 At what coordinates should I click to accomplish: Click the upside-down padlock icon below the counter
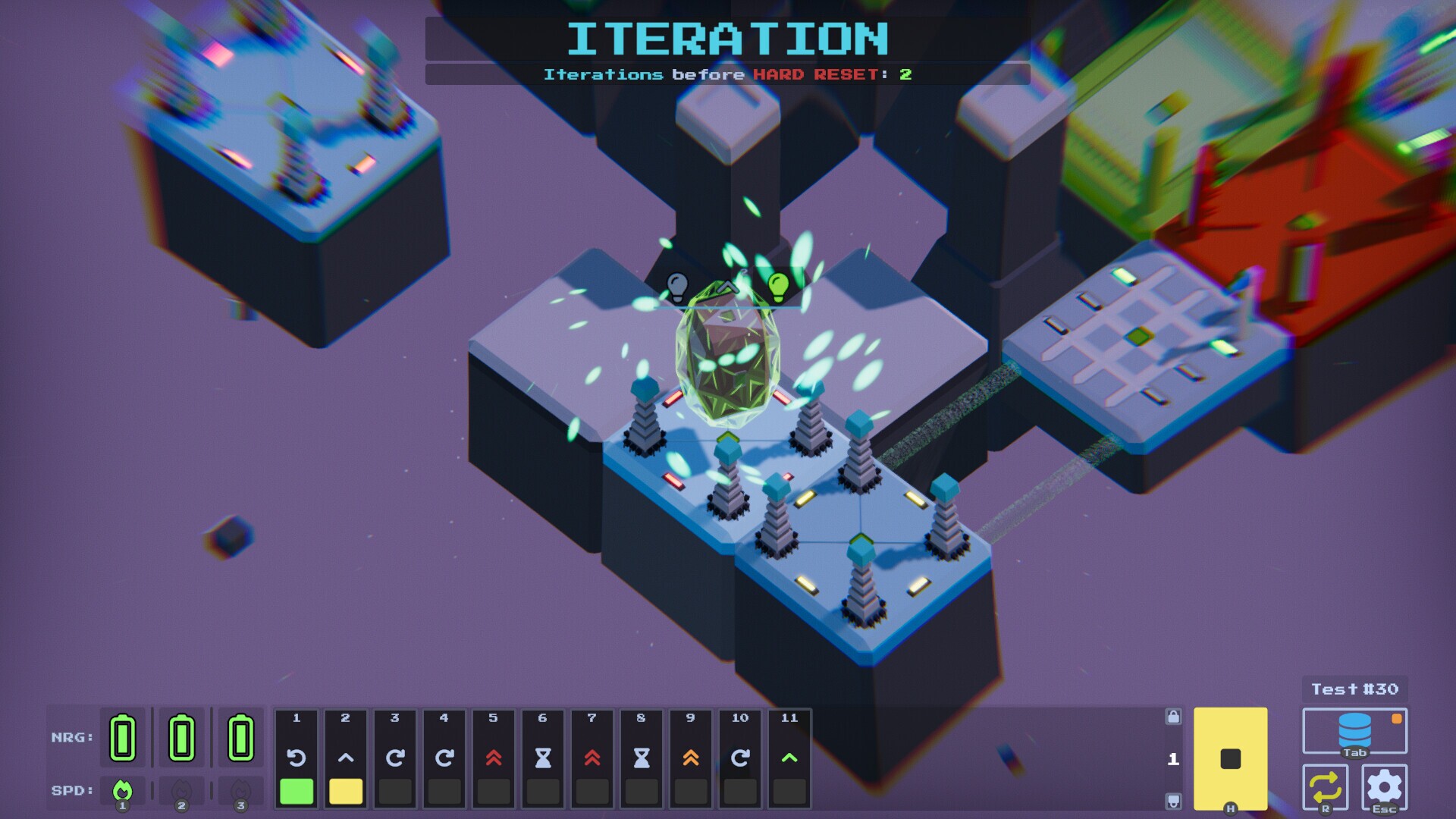(1173, 801)
